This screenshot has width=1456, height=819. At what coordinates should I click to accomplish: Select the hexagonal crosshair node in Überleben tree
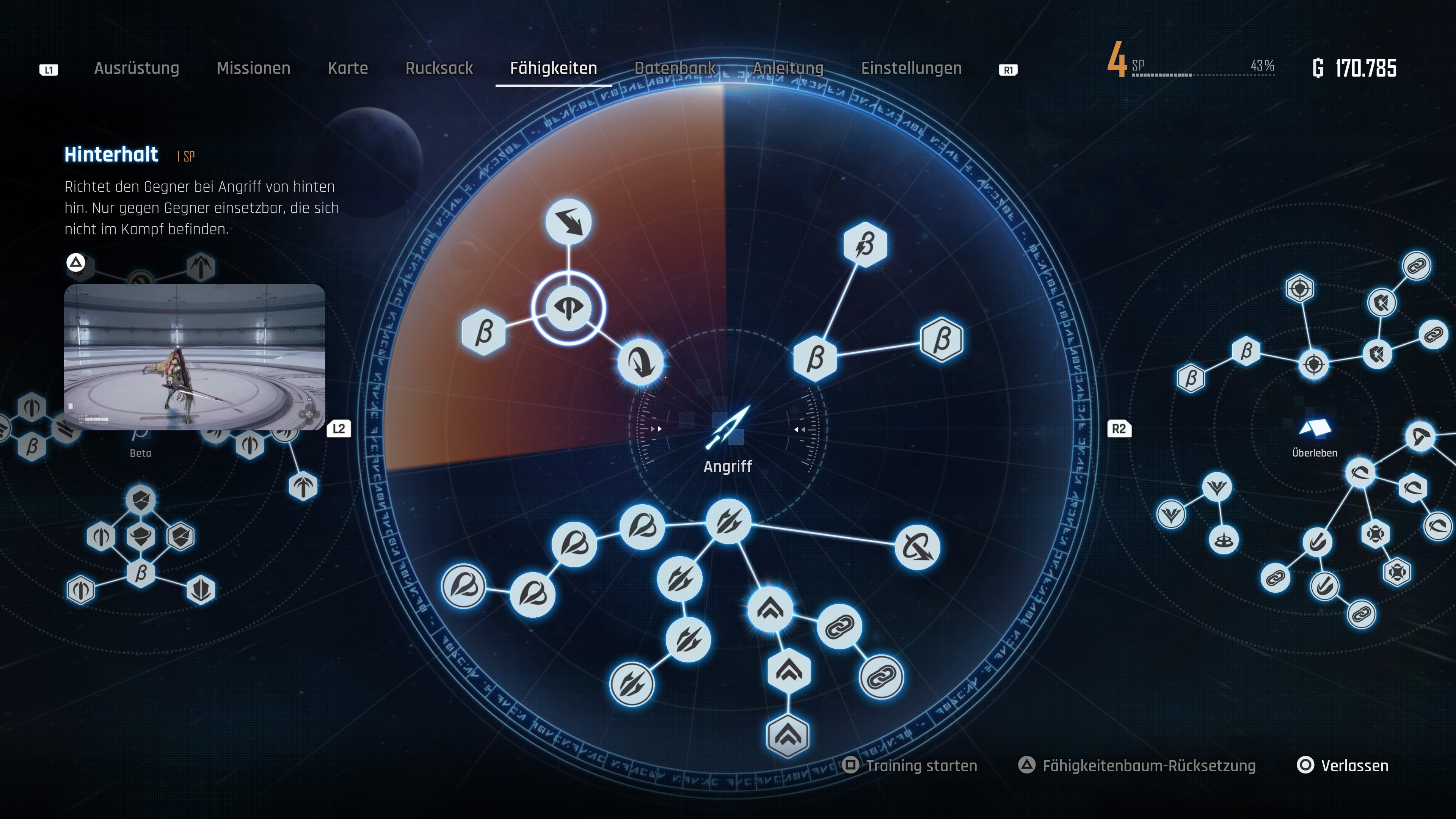tap(1299, 289)
